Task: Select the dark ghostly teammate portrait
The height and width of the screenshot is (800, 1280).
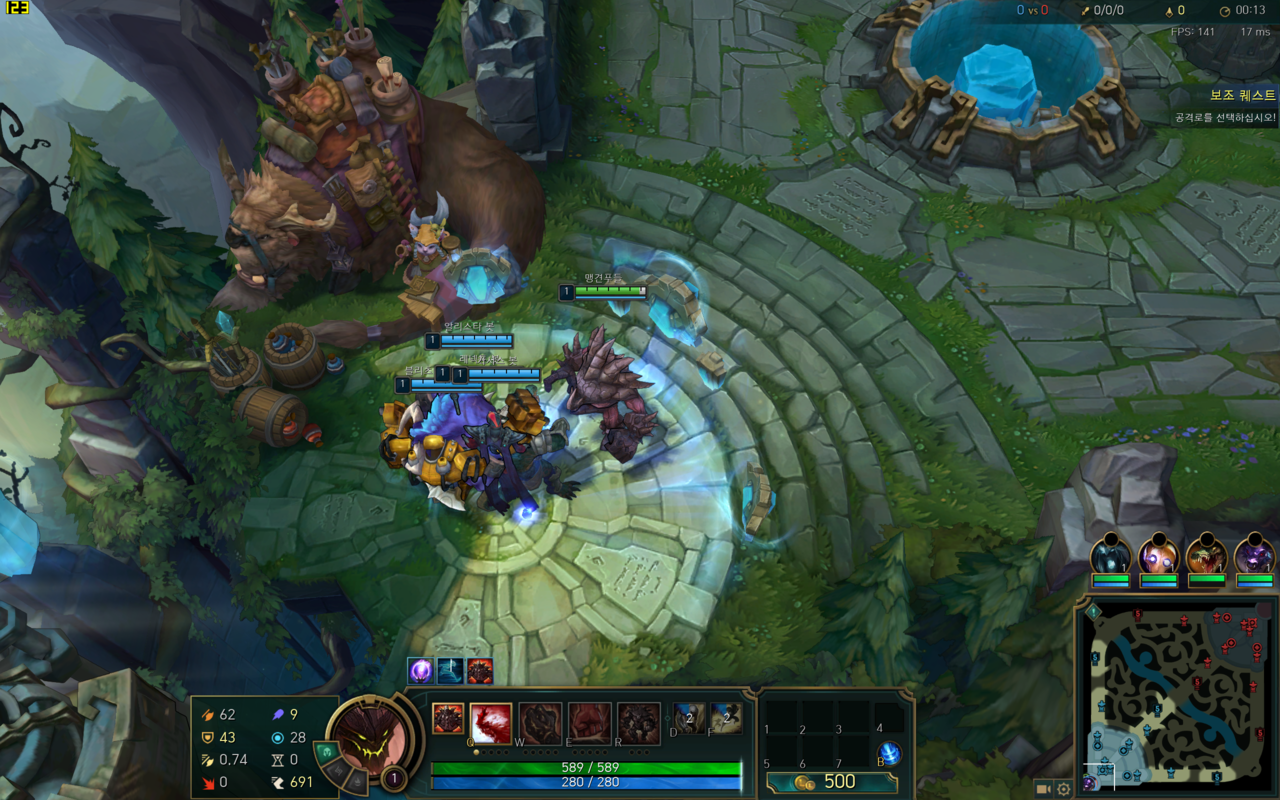Action: point(1110,555)
